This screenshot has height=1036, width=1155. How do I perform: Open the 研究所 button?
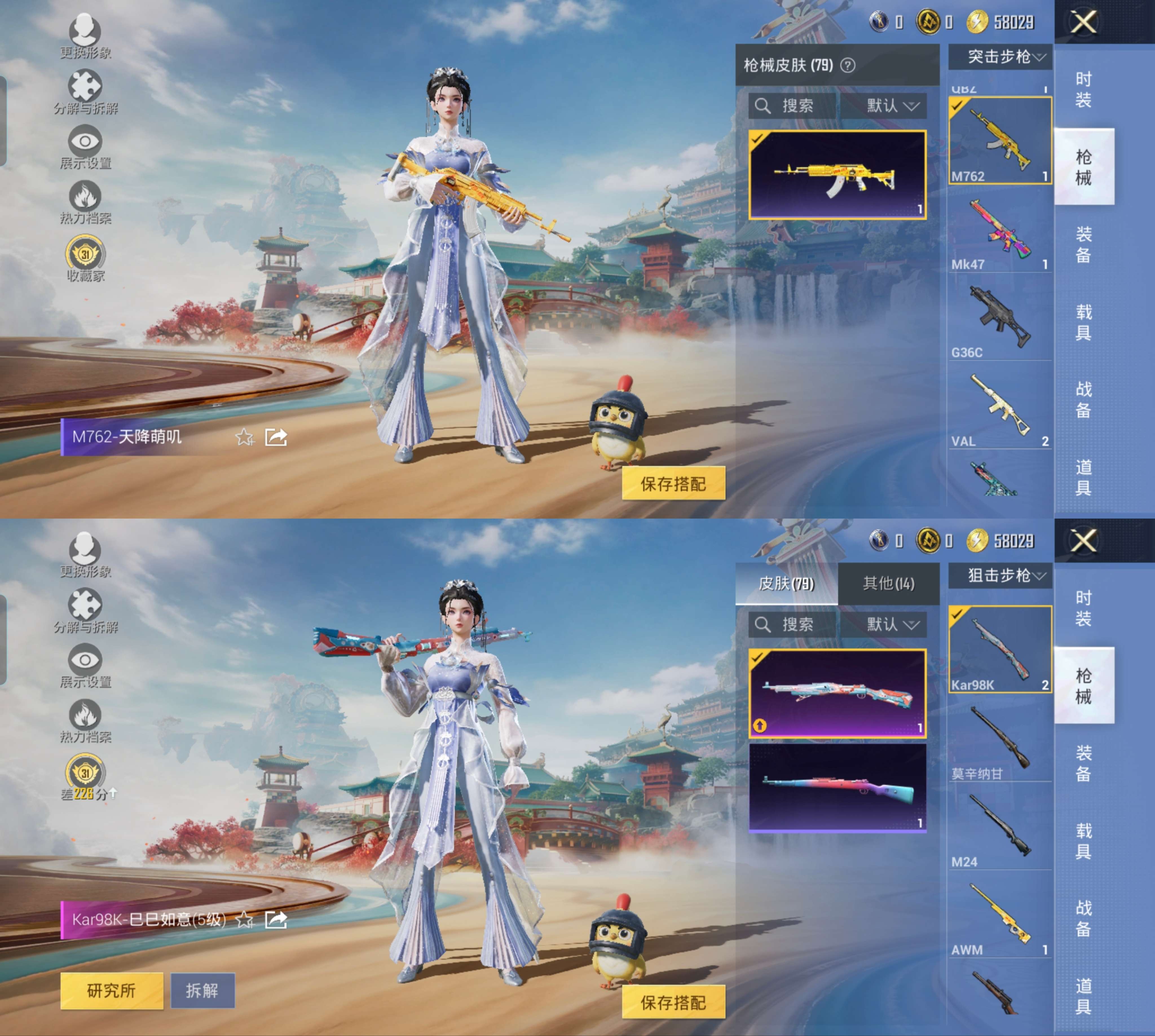(112, 991)
